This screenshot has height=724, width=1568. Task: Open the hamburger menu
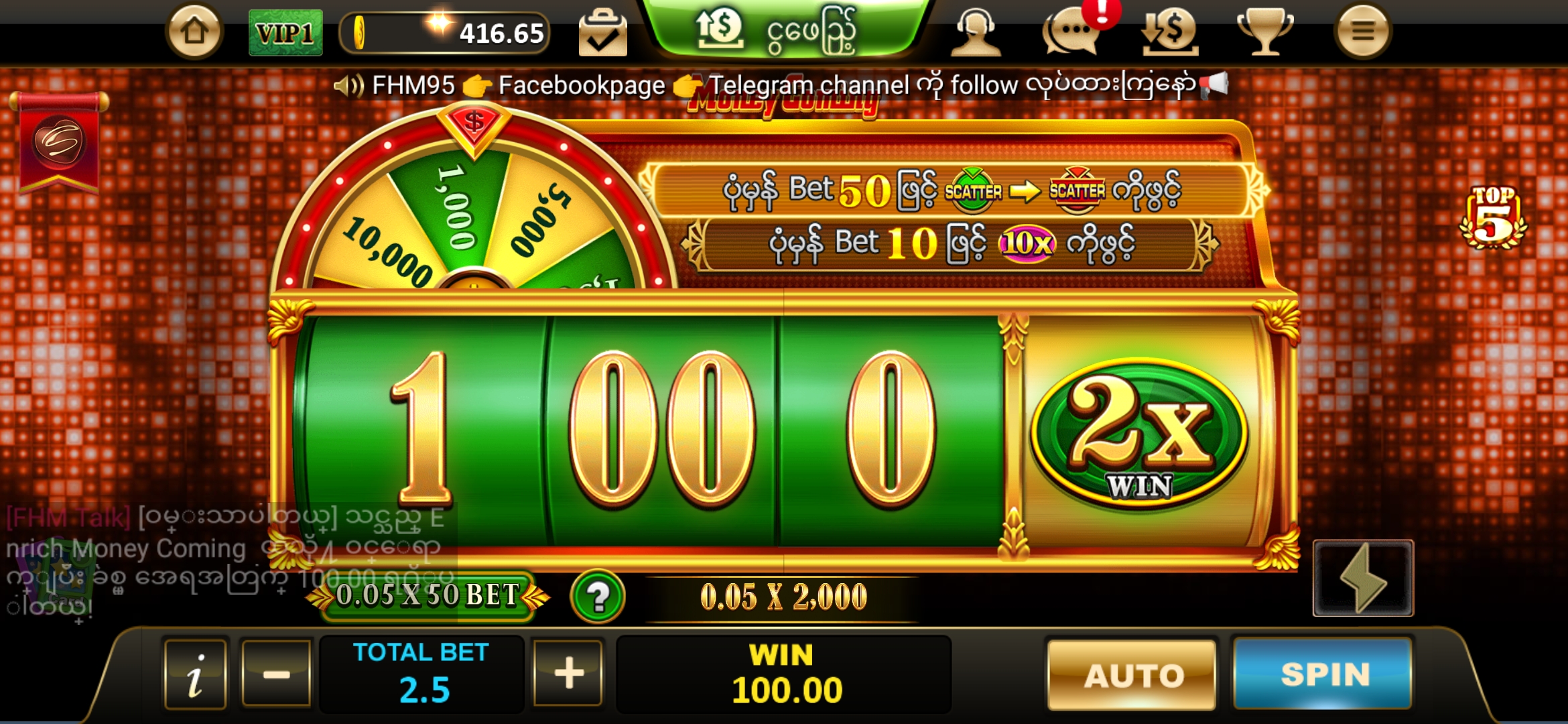tap(1362, 32)
